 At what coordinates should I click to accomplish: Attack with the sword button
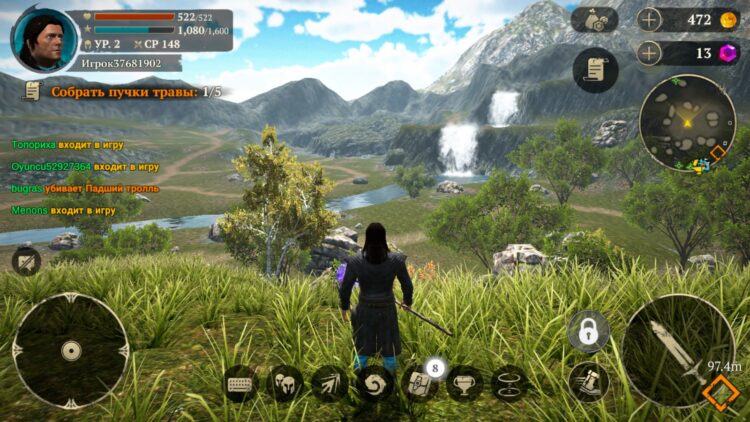click(678, 350)
